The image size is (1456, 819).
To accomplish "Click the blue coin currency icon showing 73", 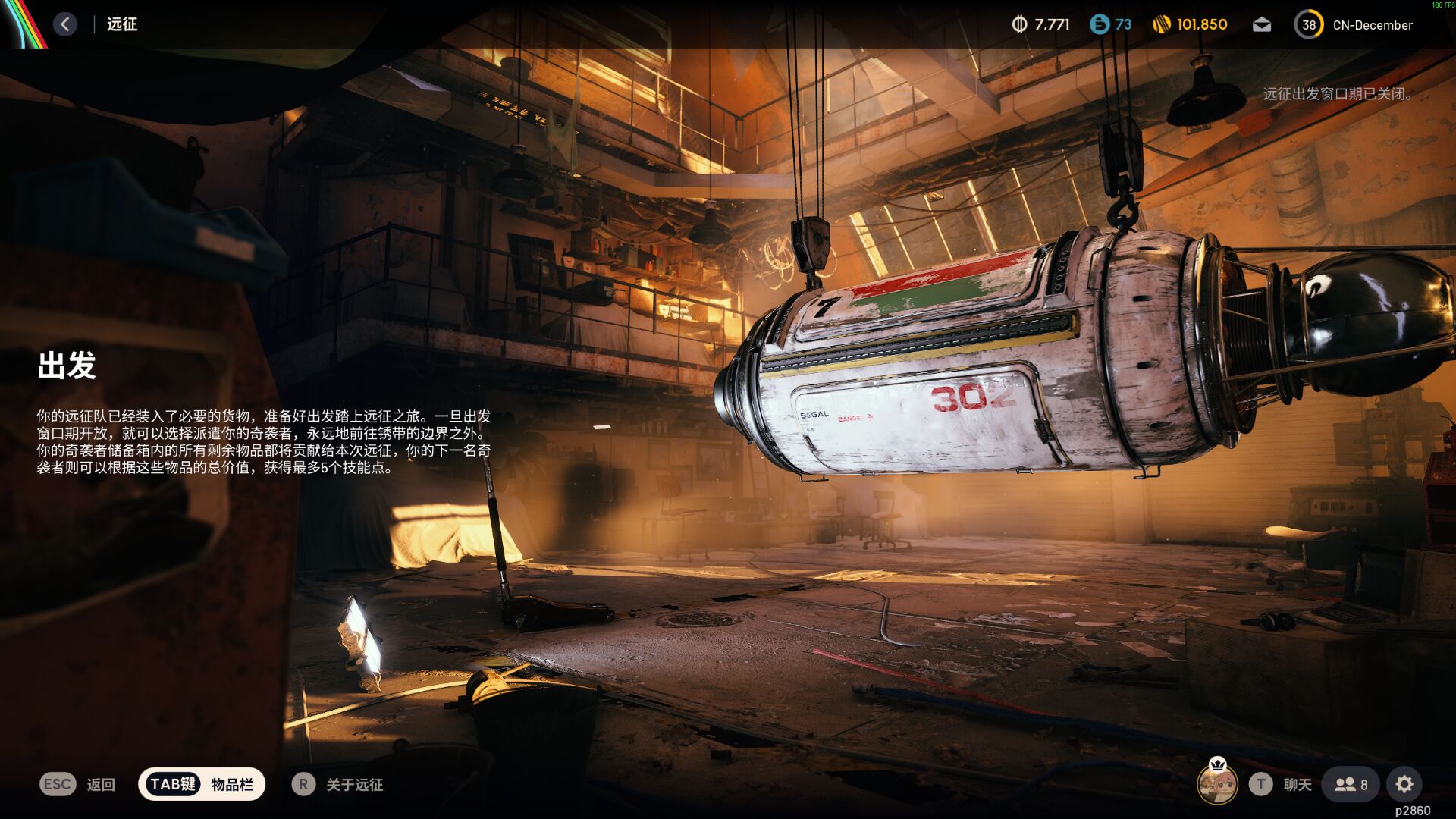I will (x=1099, y=24).
